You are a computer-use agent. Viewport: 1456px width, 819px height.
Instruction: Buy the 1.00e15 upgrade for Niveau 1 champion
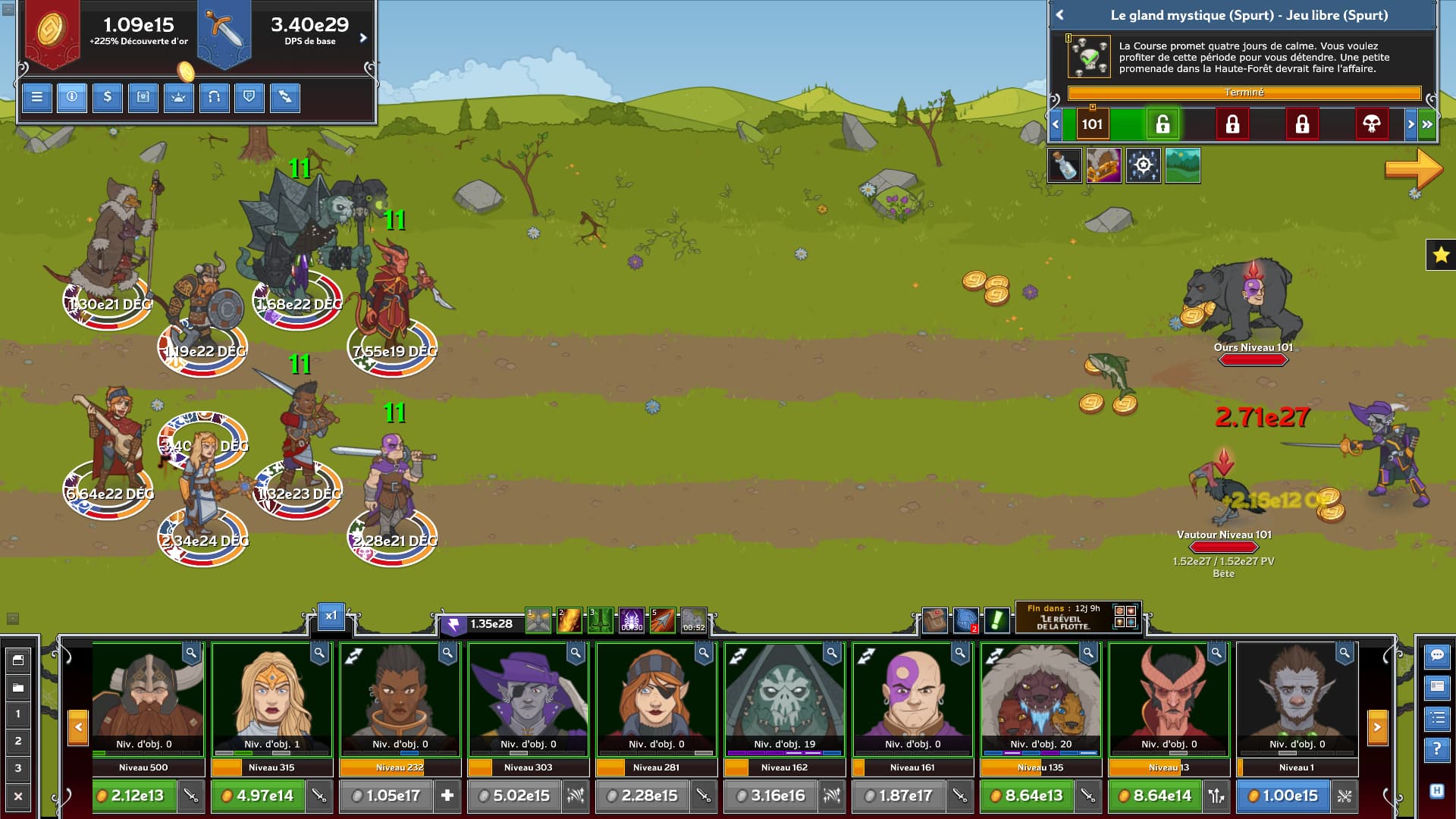click(x=1283, y=795)
